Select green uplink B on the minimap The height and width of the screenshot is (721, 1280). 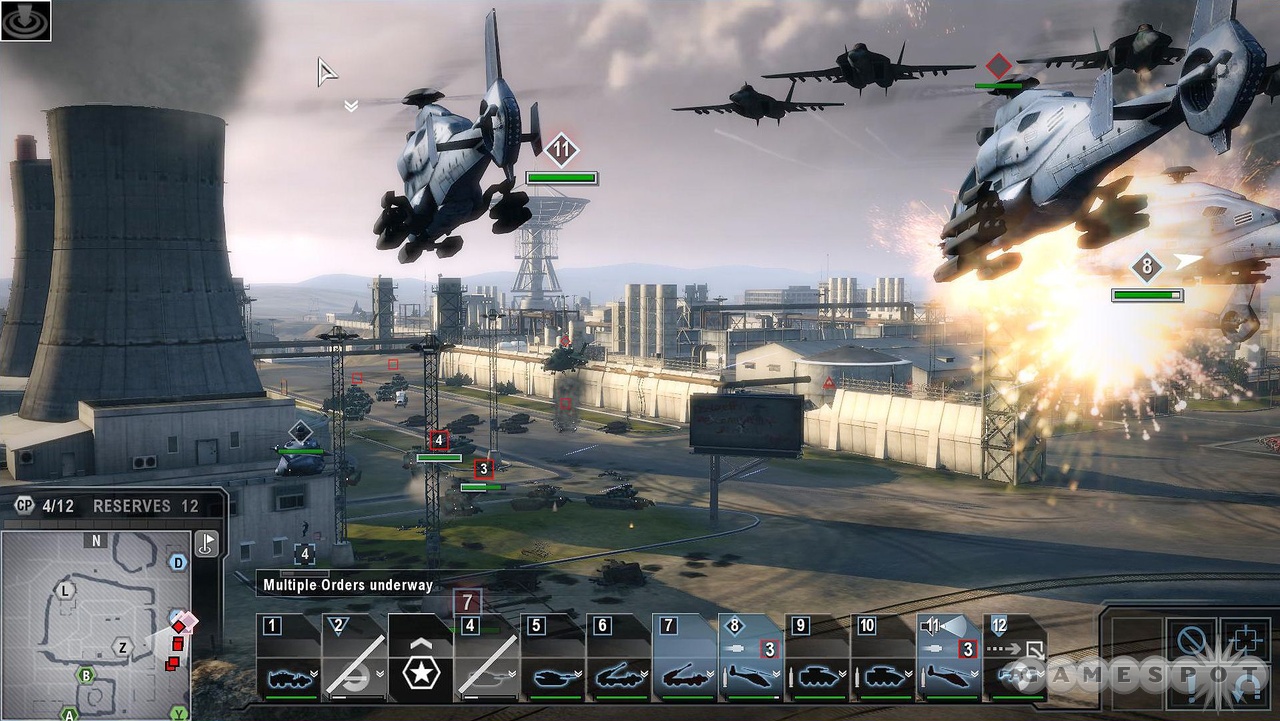pos(87,676)
